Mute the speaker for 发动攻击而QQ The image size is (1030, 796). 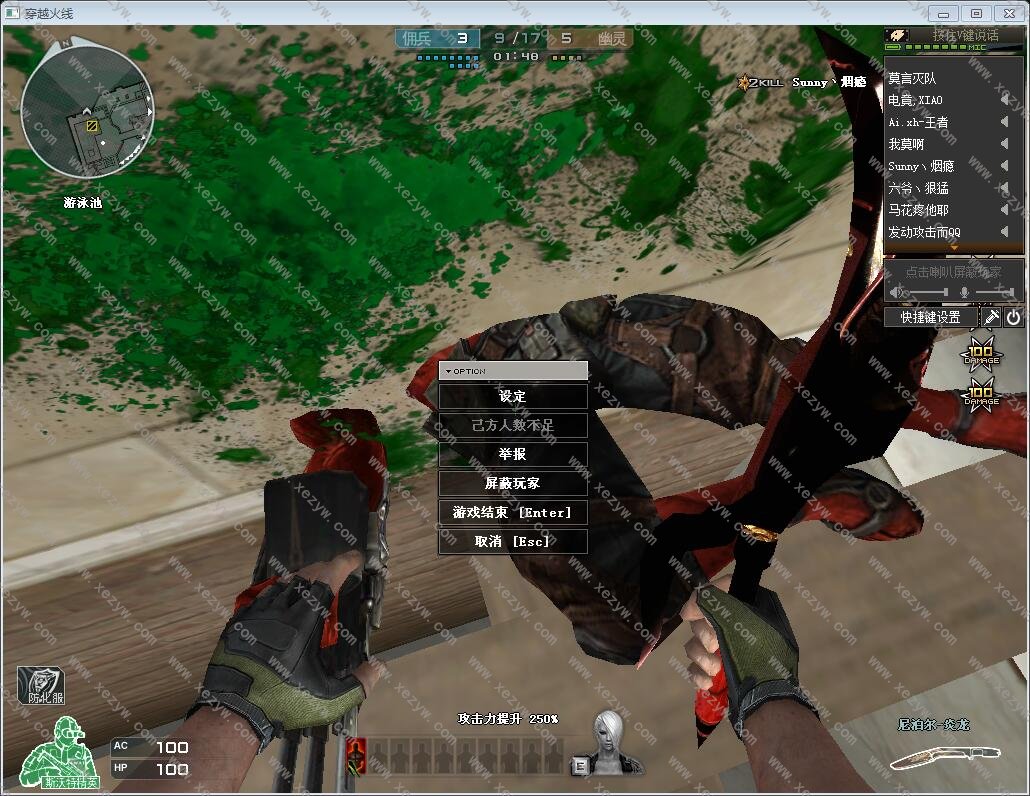pyautogui.click(x=1004, y=232)
